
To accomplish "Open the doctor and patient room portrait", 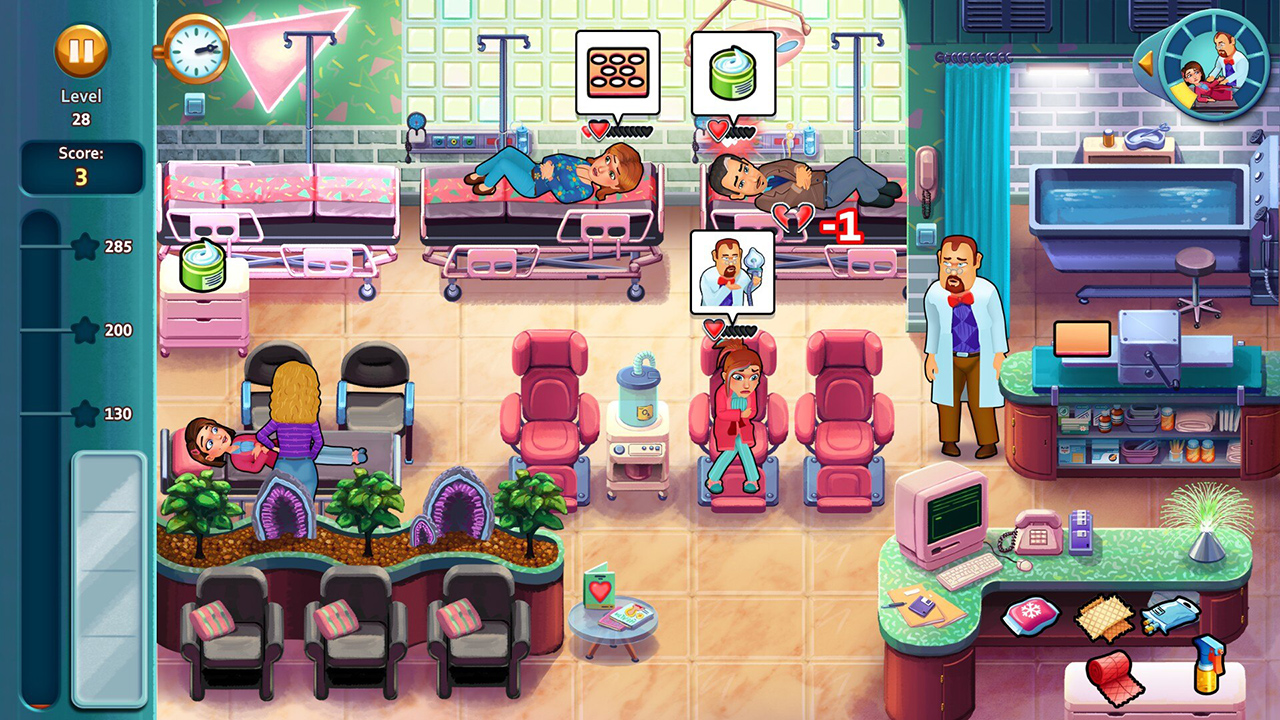I will pyautogui.click(x=1214, y=66).
